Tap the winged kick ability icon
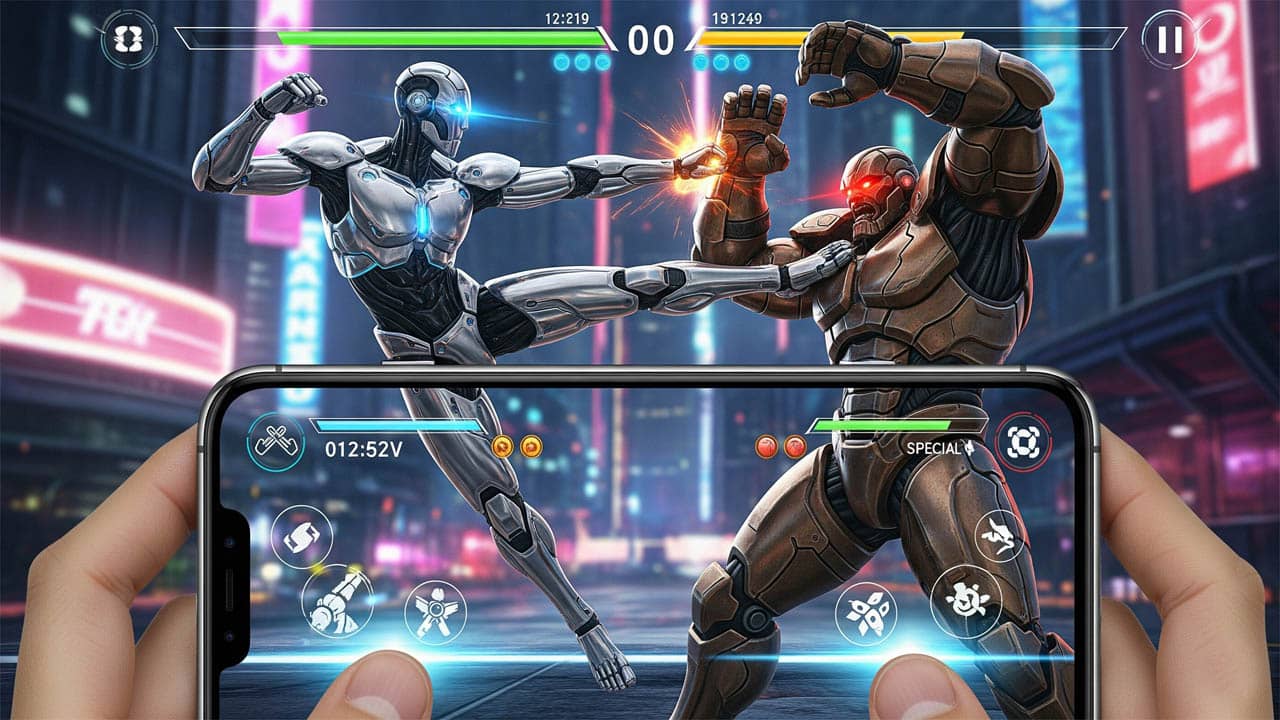The image size is (1280, 720). [435, 610]
